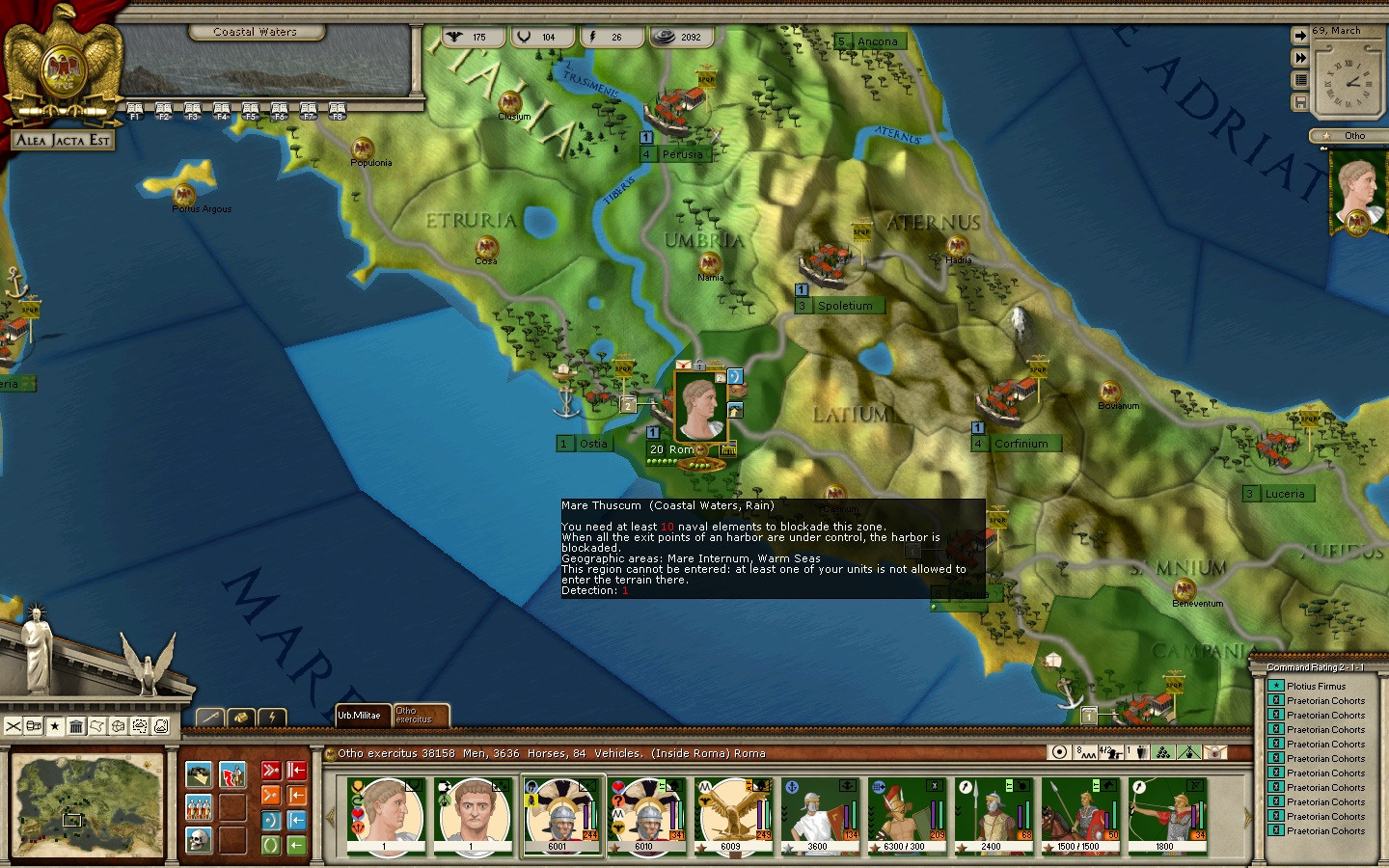The image size is (1389, 868).
Task: Click the three legionaries order icon
Action: pyautogui.click(x=199, y=807)
